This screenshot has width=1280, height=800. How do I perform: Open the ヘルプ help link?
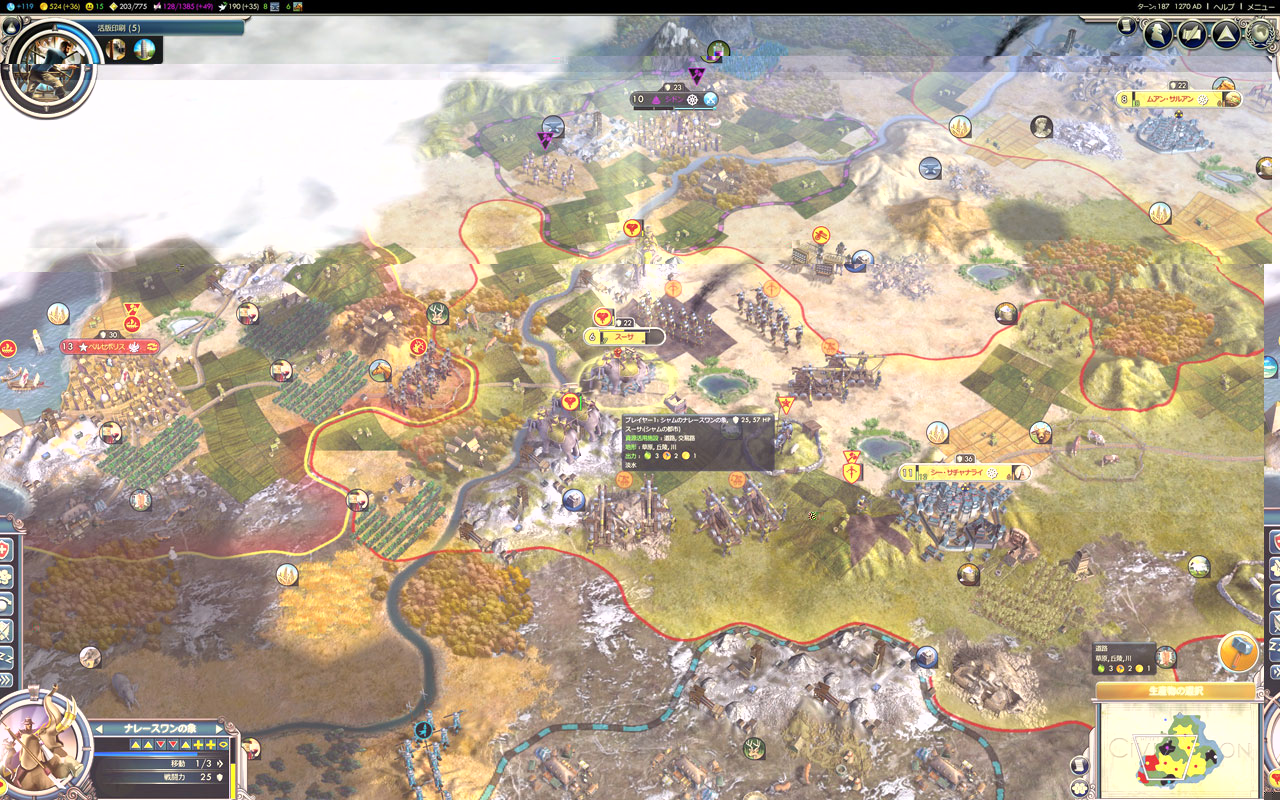pos(1224,6)
